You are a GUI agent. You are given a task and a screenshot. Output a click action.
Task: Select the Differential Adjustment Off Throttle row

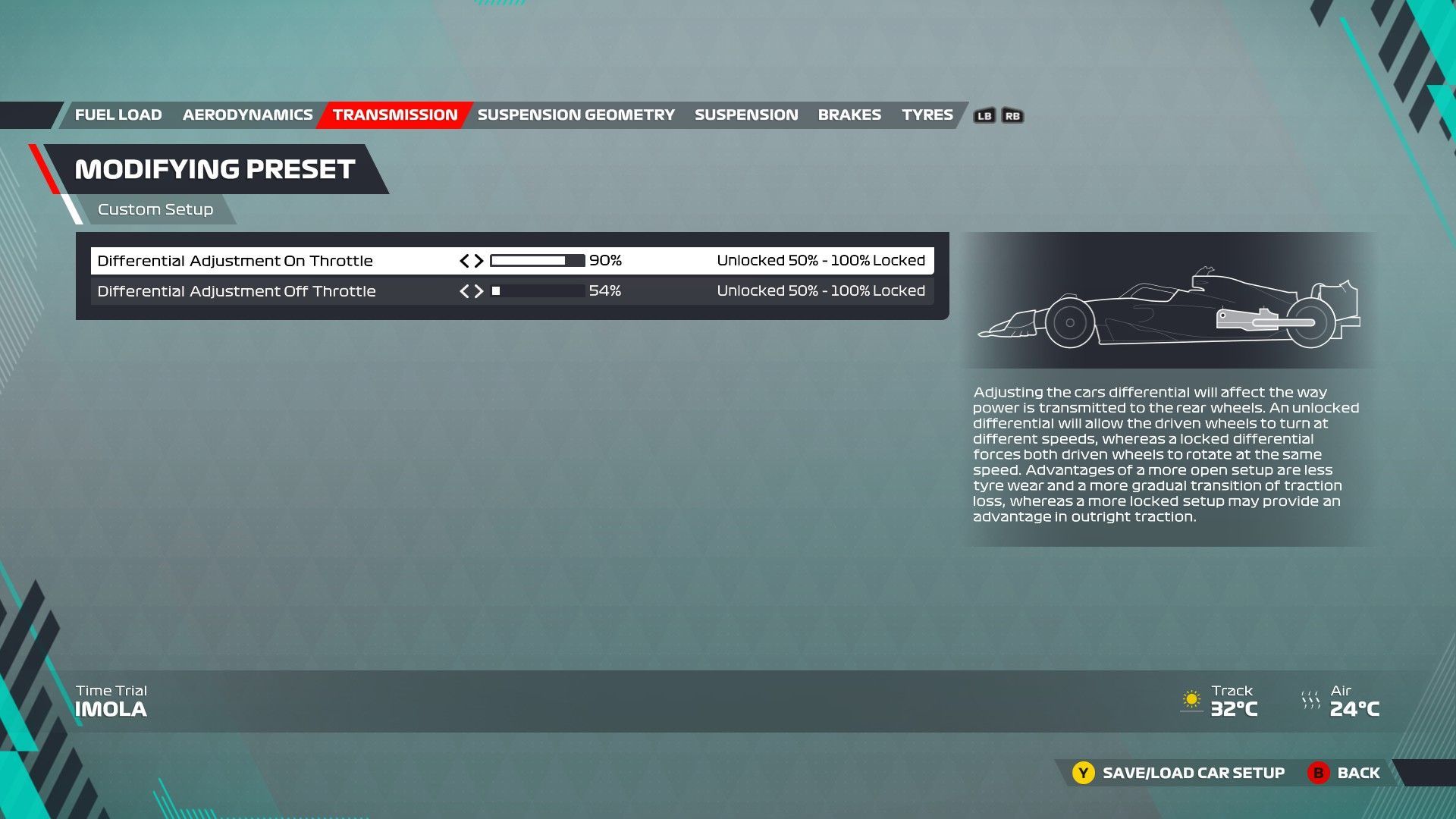pyautogui.click(x=237, y=290)
